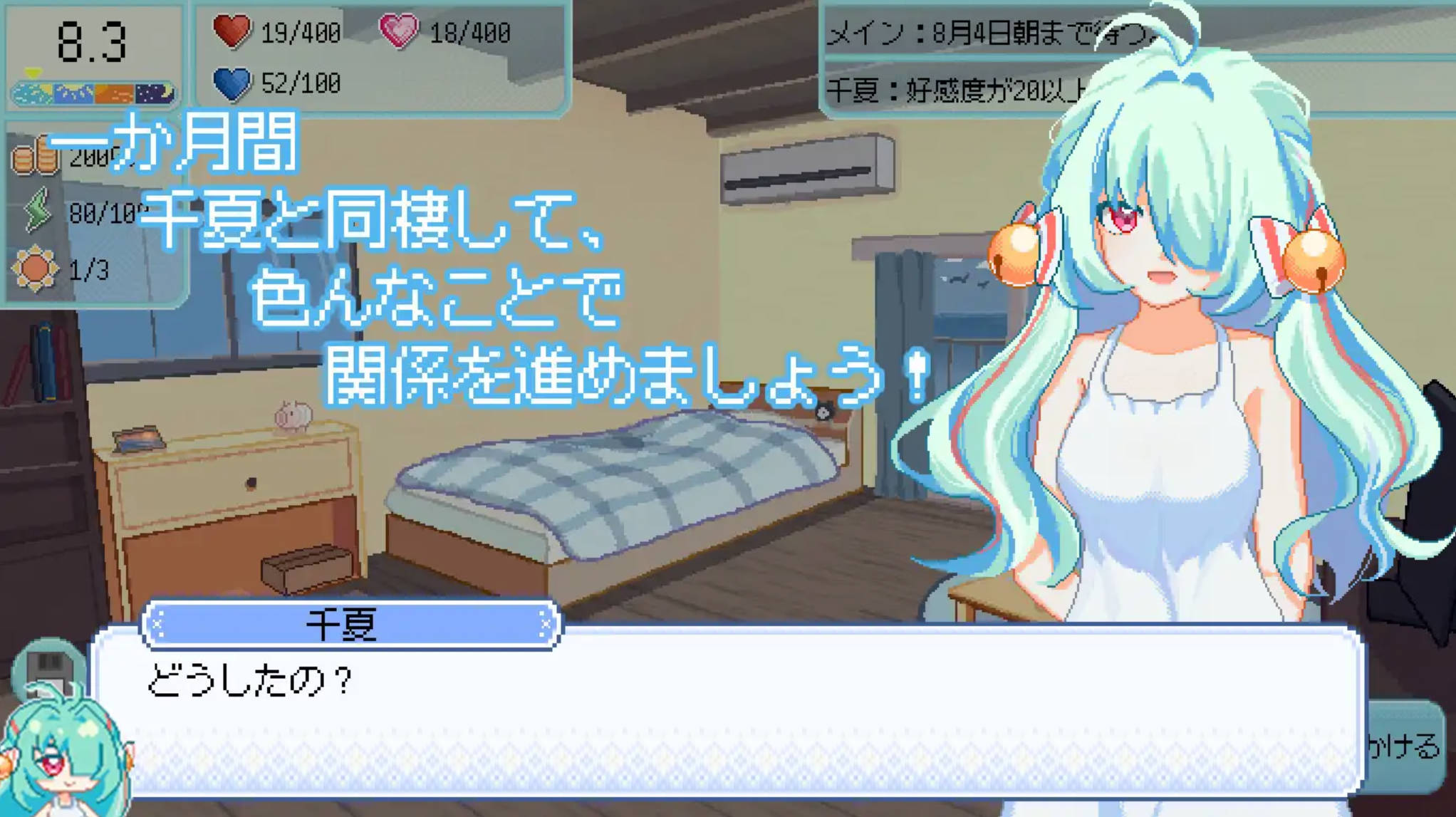
Task: Toggle the orange sunset segment on the time bar
Action: [115, 93]
